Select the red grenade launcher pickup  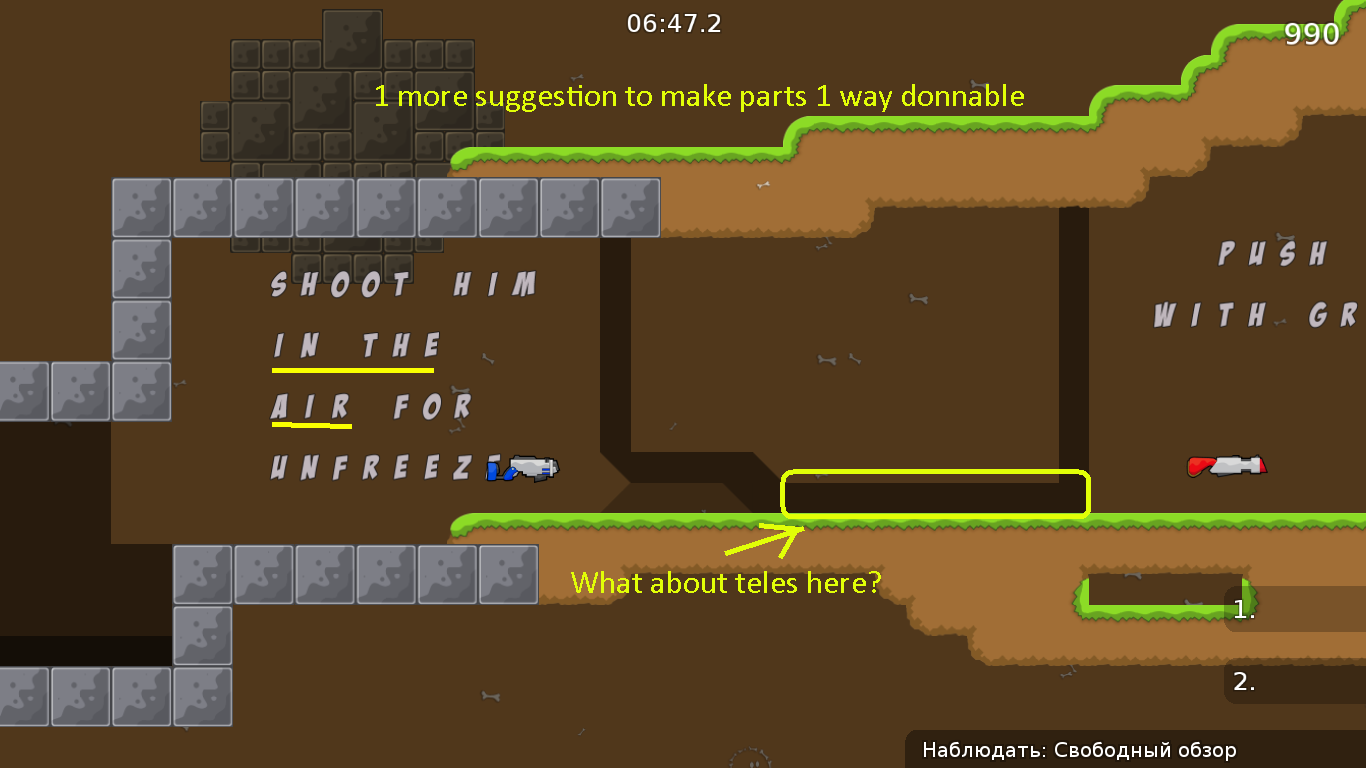coord(1227,464)
